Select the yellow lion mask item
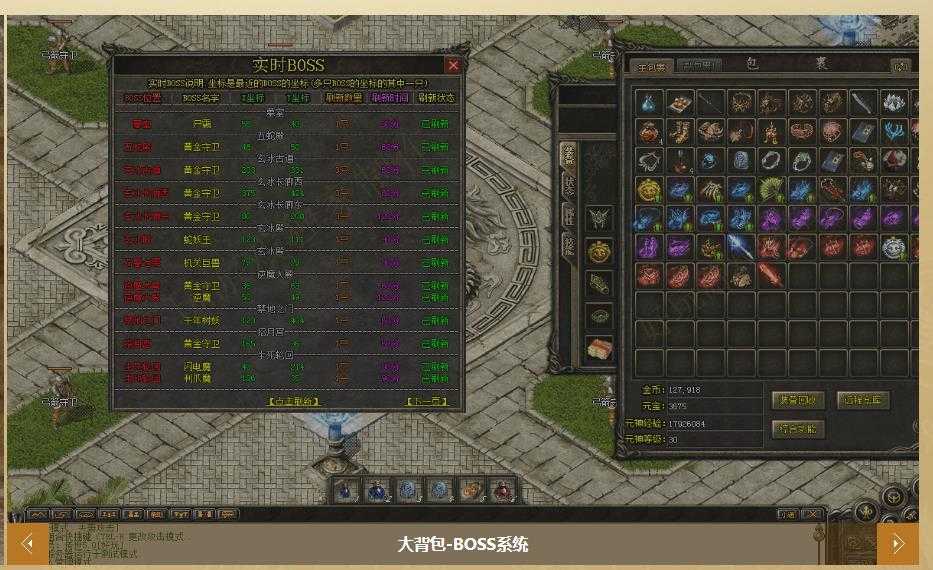The width and height of the screenshot is (933, 570). tap(649, 190)
